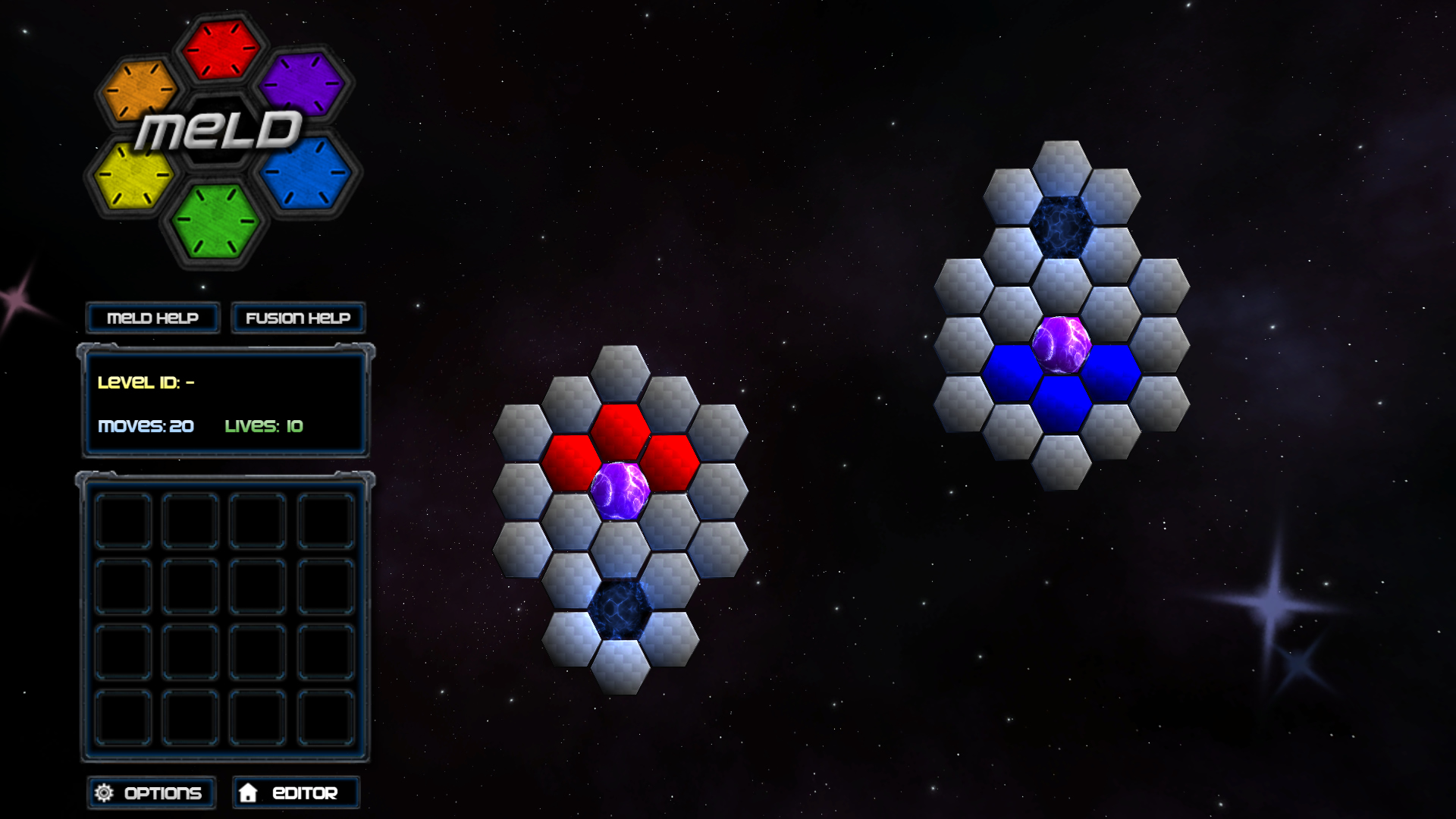The width and height of the screenshot is (1456, 819).
Task: Open Fusion Help
Action: pyautogui.click(x=297, y=318)
